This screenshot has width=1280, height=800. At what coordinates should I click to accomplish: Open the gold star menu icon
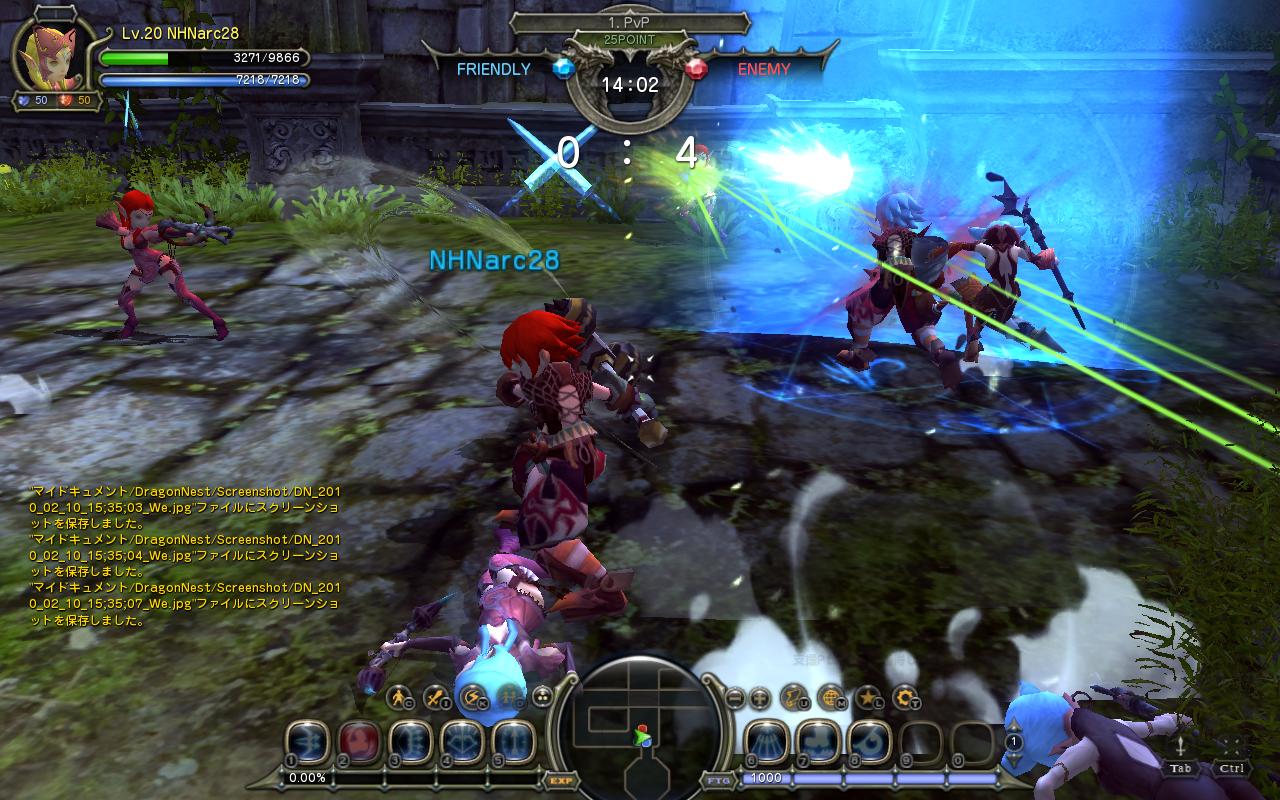point(868,695)
